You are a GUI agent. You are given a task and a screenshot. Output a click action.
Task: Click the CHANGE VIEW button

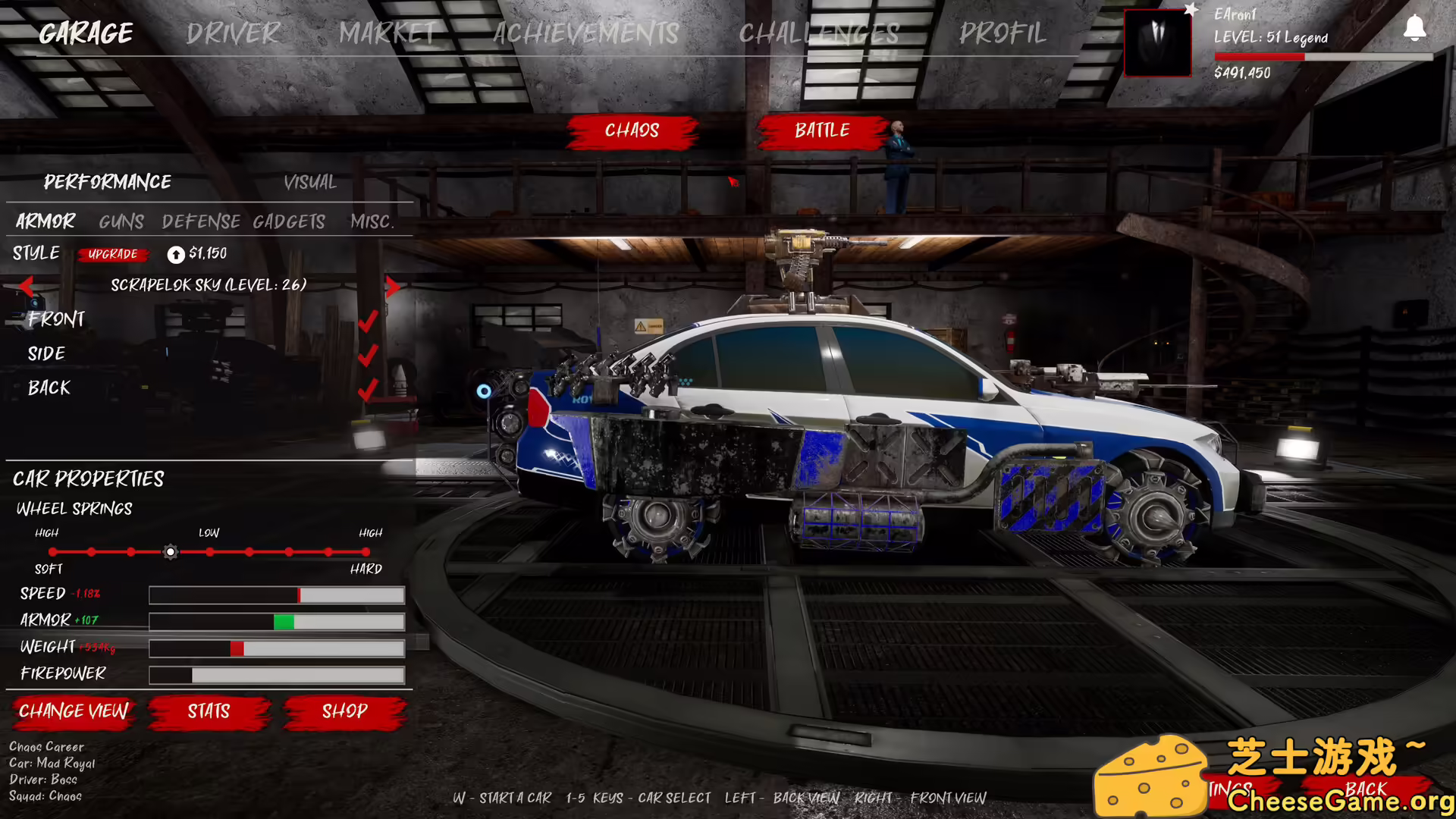coord(73,712)
